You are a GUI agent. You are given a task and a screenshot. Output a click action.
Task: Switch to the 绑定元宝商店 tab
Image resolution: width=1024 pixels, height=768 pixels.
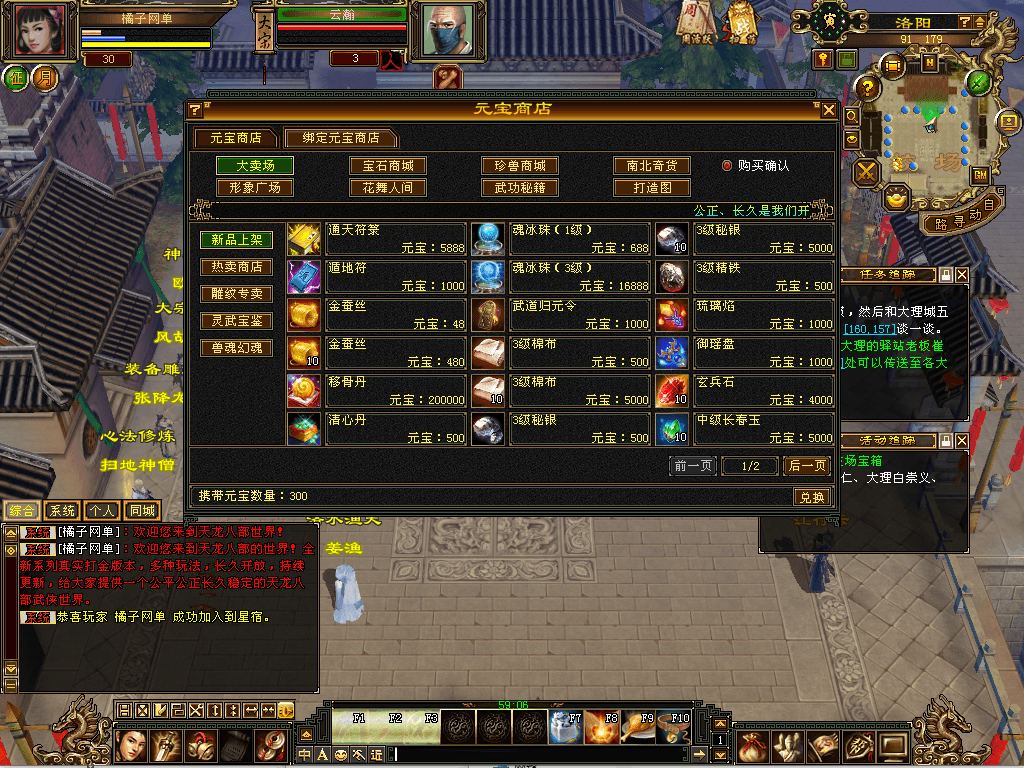pos(340,138)
